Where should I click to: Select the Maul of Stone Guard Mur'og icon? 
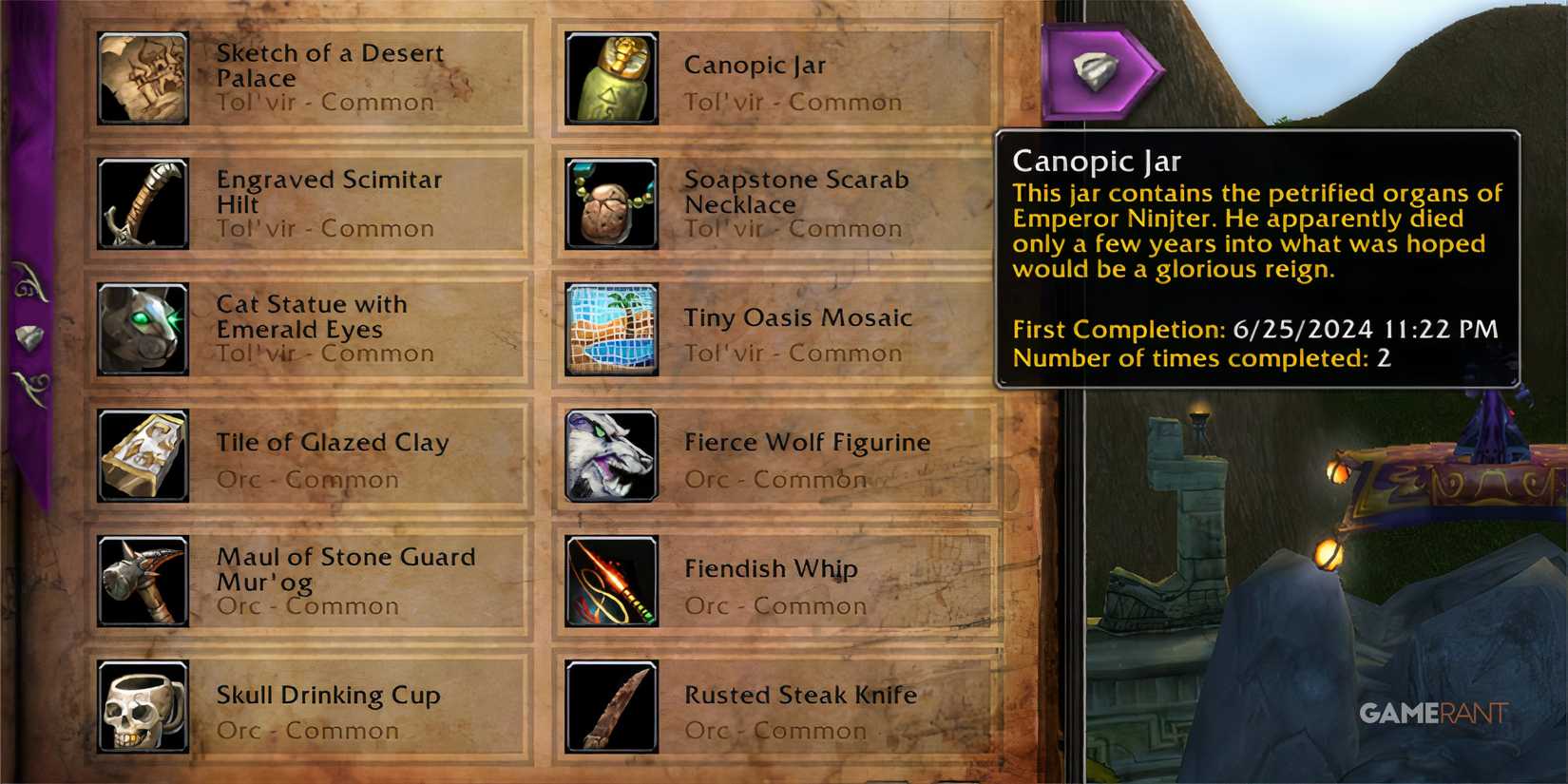pos(143,580)
